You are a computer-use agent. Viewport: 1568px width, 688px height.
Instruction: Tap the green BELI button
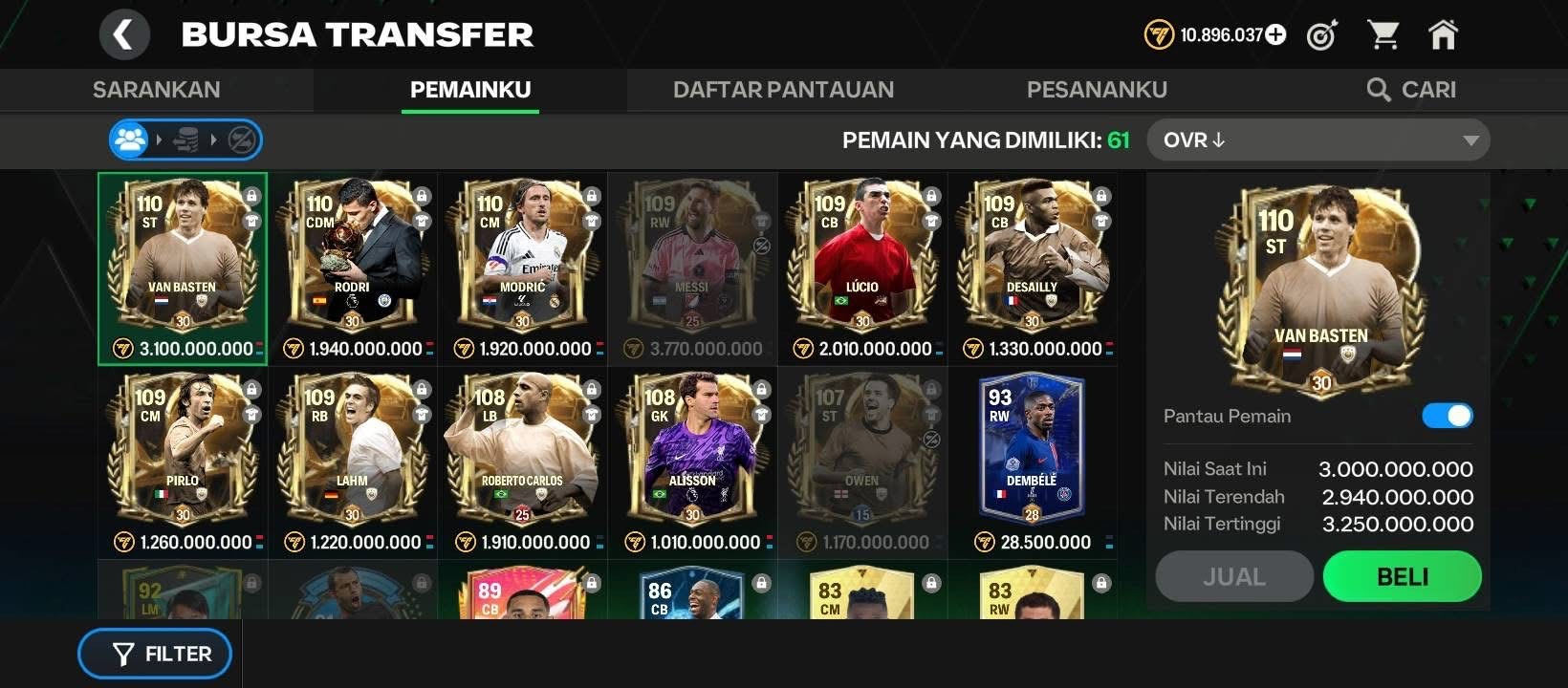coord(1402,576)
